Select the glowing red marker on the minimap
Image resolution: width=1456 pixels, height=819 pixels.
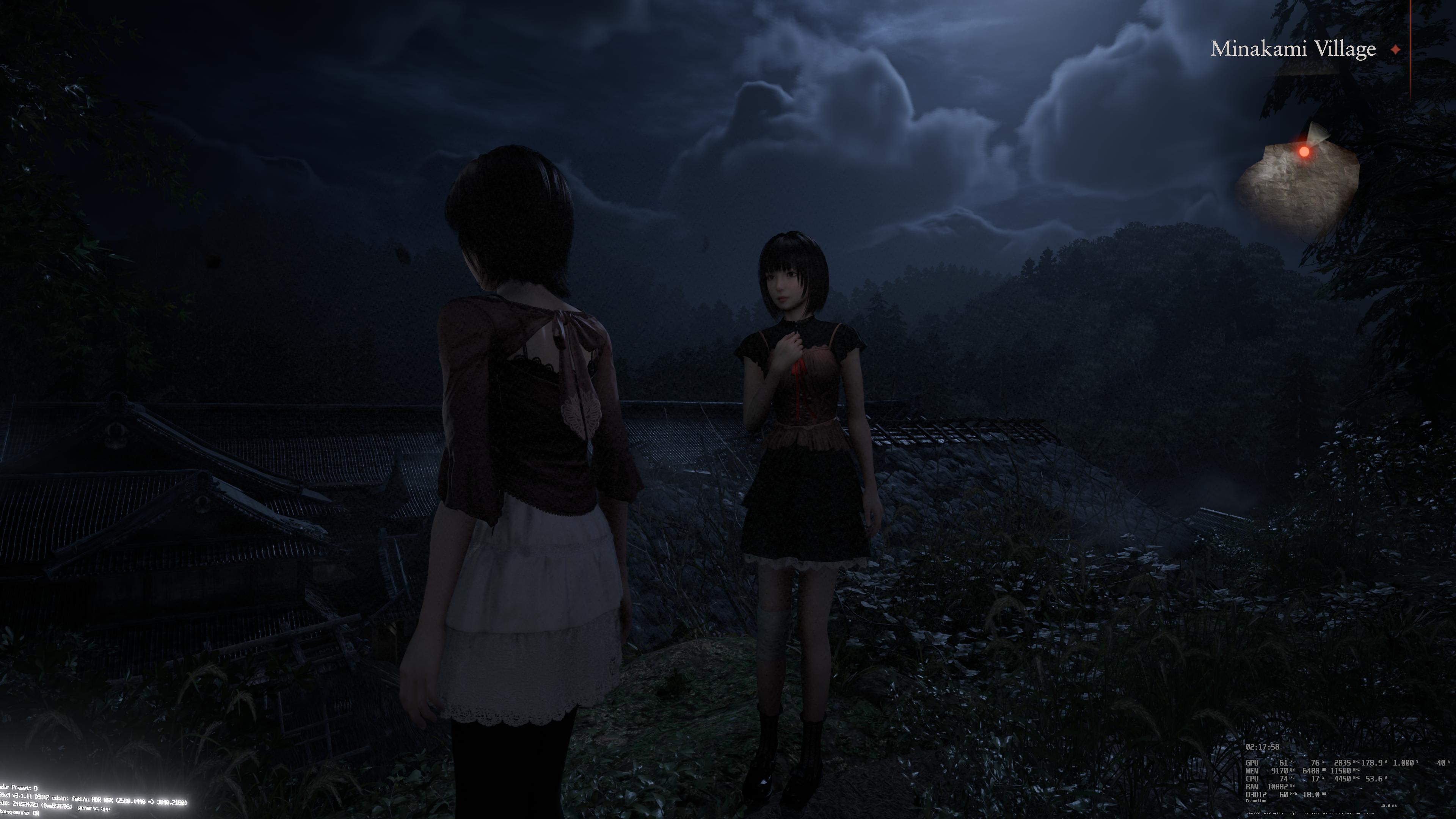pos(1304,152)
